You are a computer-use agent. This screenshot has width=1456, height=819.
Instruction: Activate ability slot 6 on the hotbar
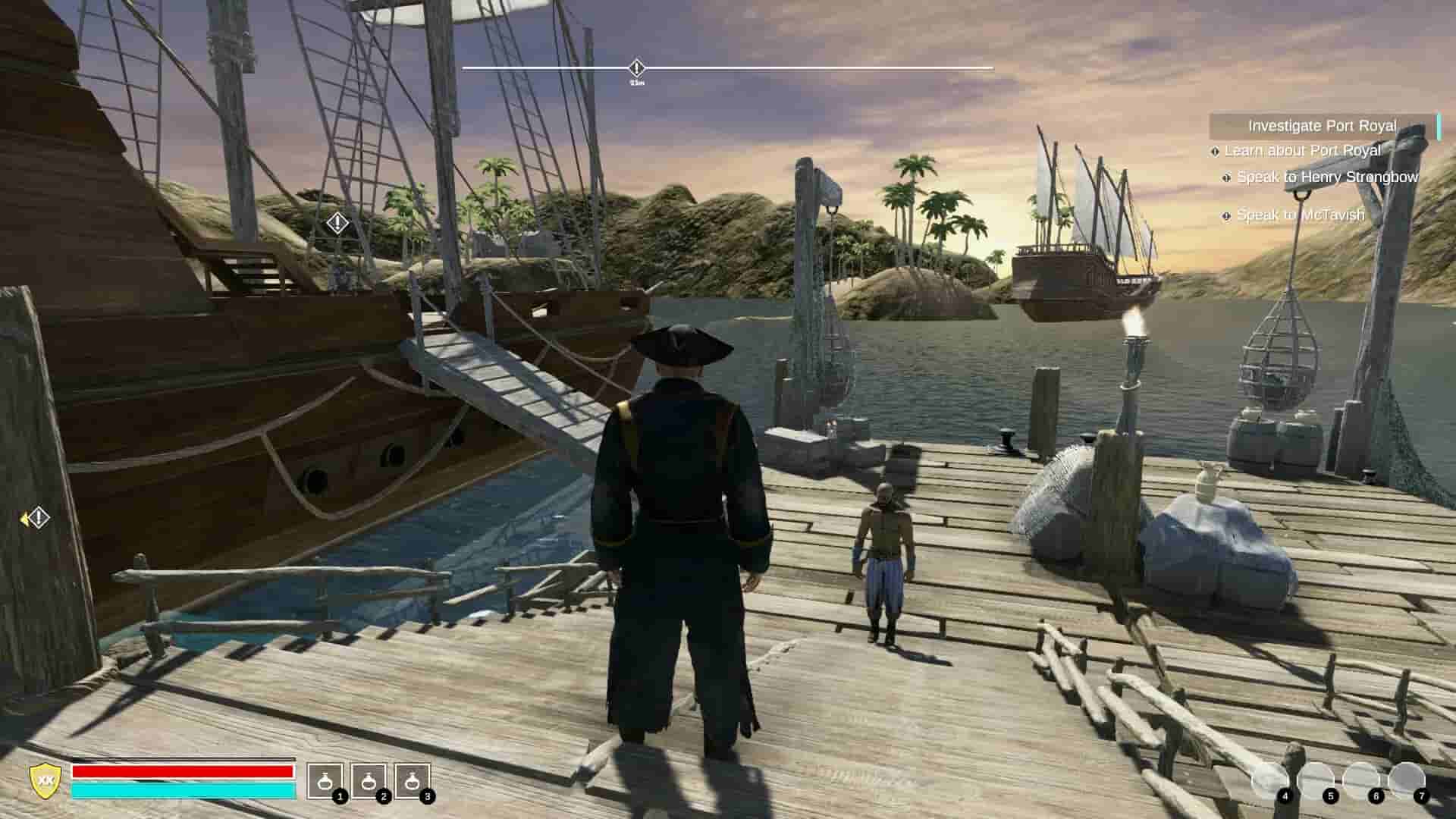click(x=1365, y=781)
